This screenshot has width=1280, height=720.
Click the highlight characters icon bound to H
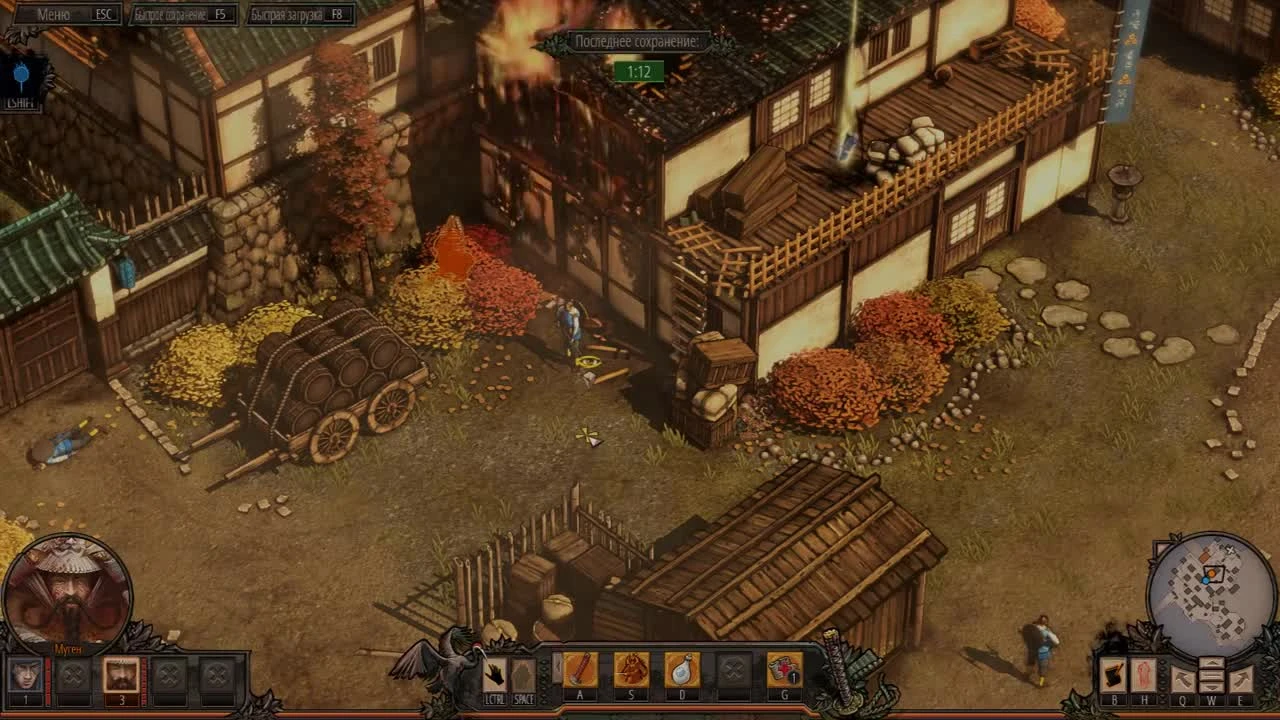[x=1143, y=675]
